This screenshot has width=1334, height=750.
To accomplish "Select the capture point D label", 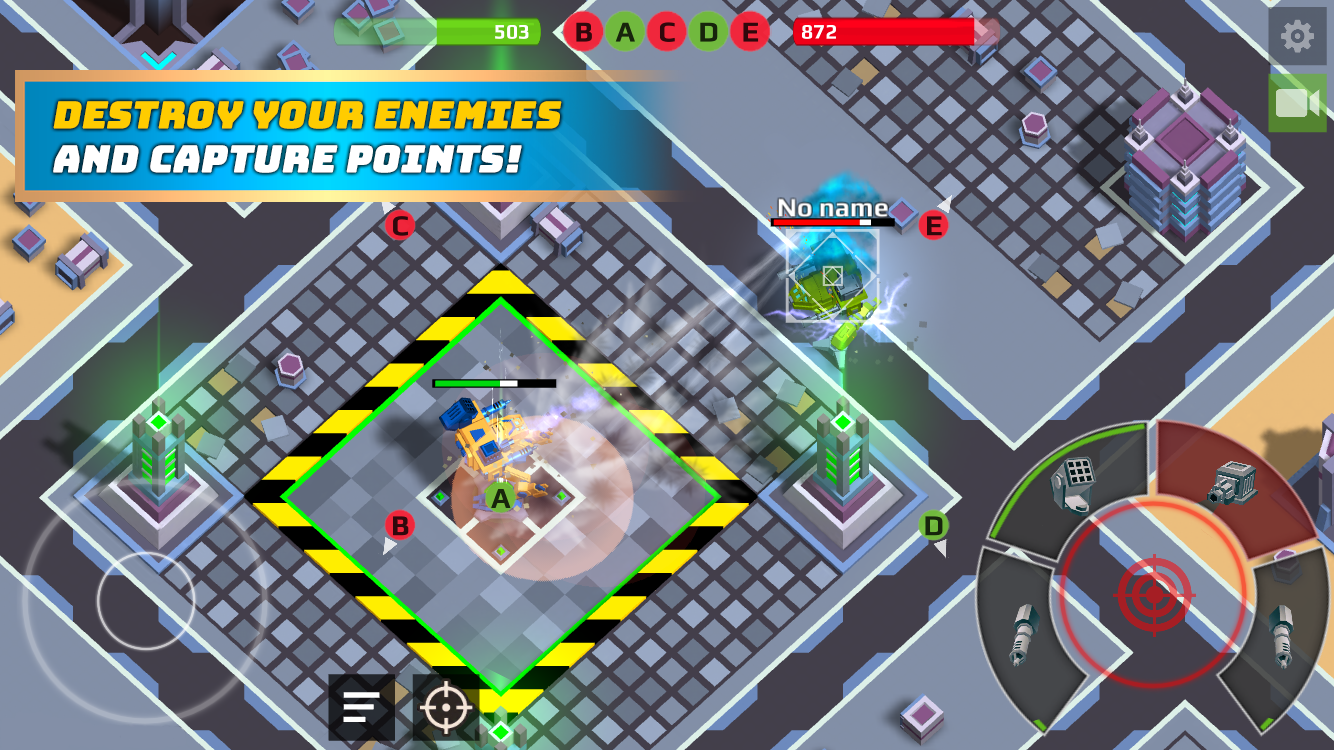I will pos(936,522).
